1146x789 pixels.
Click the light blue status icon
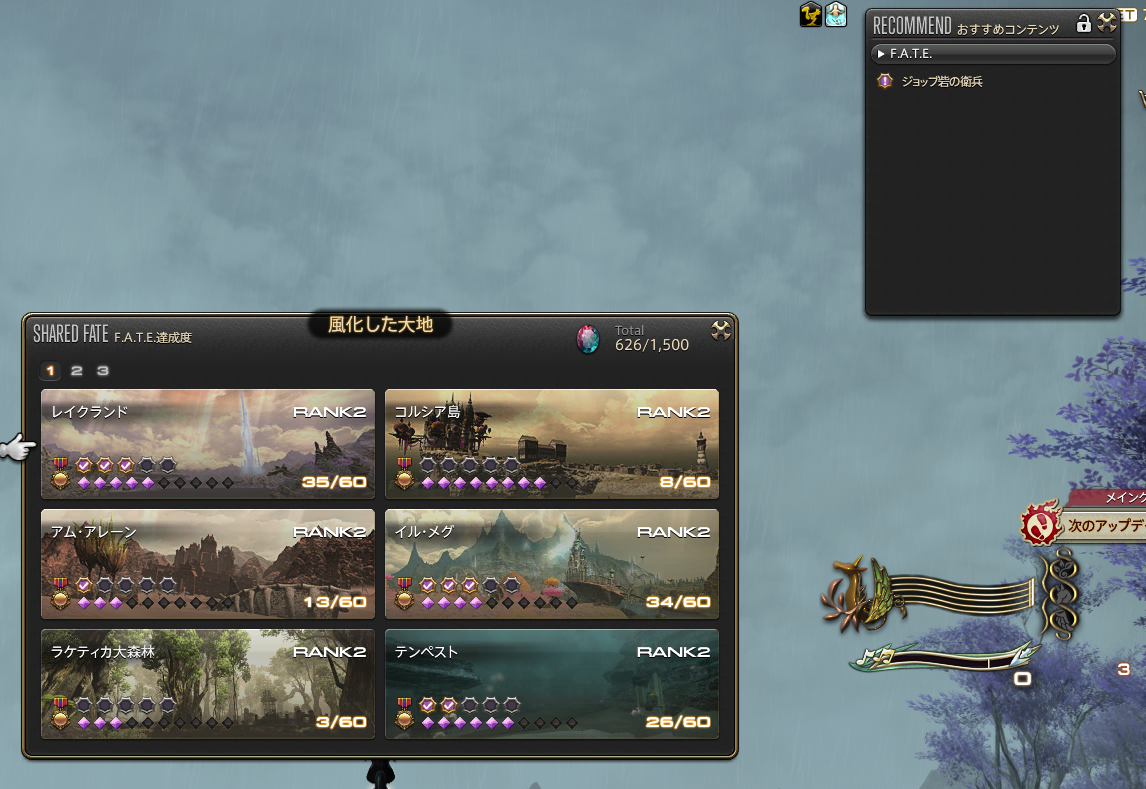[x=836, y=14]
